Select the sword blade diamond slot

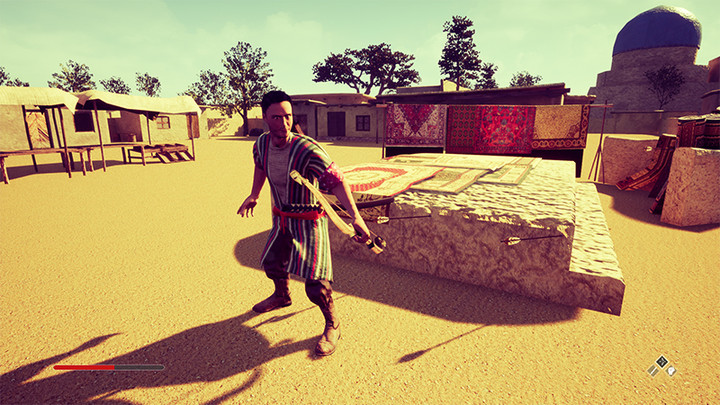click(x=653, y=370)
